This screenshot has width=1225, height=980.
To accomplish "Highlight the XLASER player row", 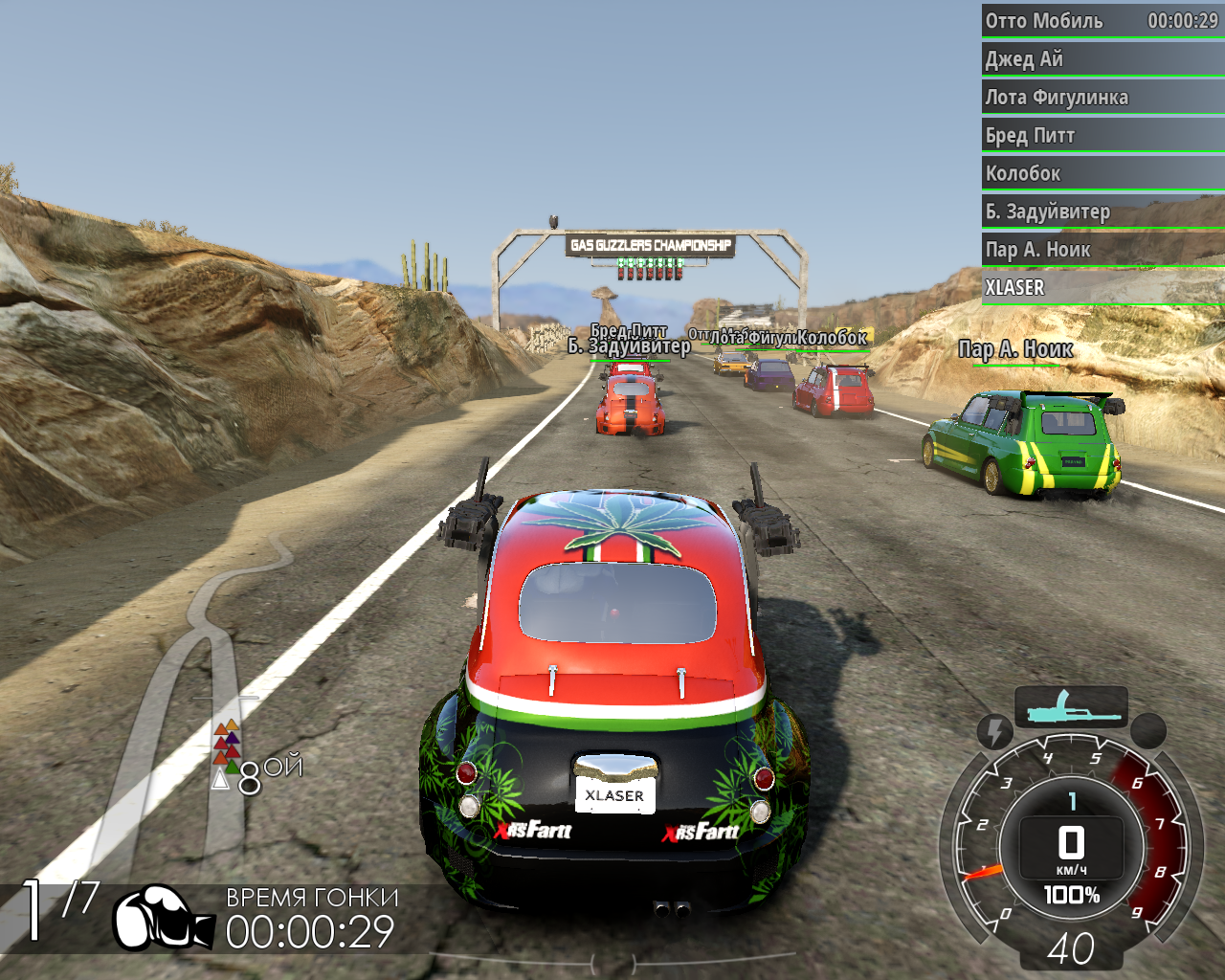I will 1102,288.
